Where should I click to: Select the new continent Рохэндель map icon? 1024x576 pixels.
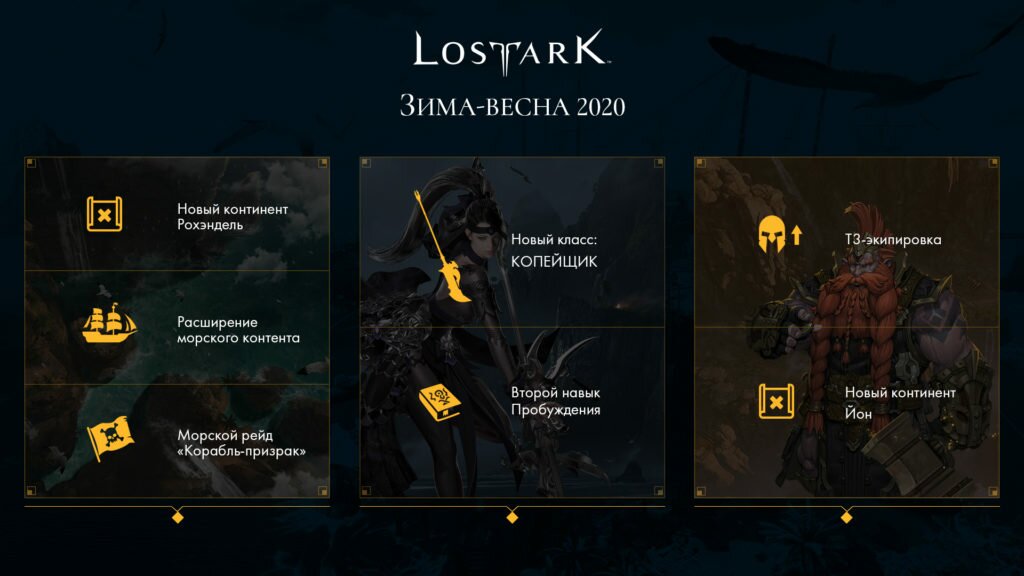click(104, 214)
